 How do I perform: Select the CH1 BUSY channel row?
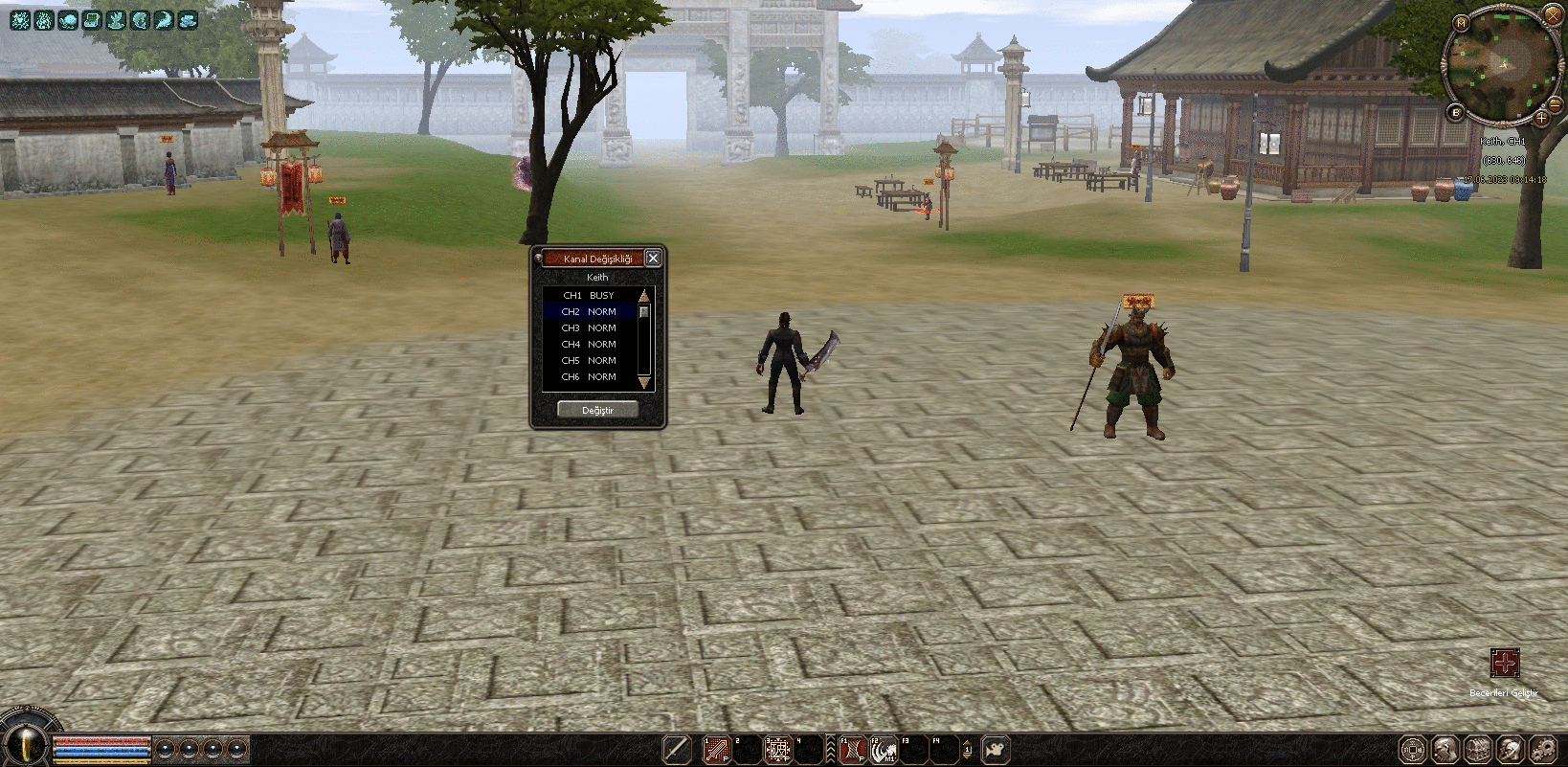point(589,296)
